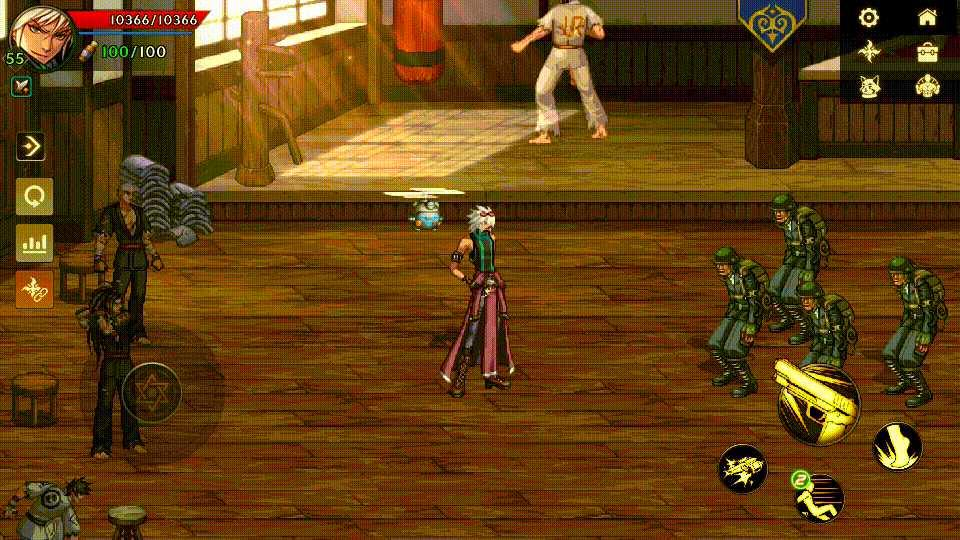Open the briefcase inventory icon
The width and height of the screenshot is (960, 540).
(927, 52)
